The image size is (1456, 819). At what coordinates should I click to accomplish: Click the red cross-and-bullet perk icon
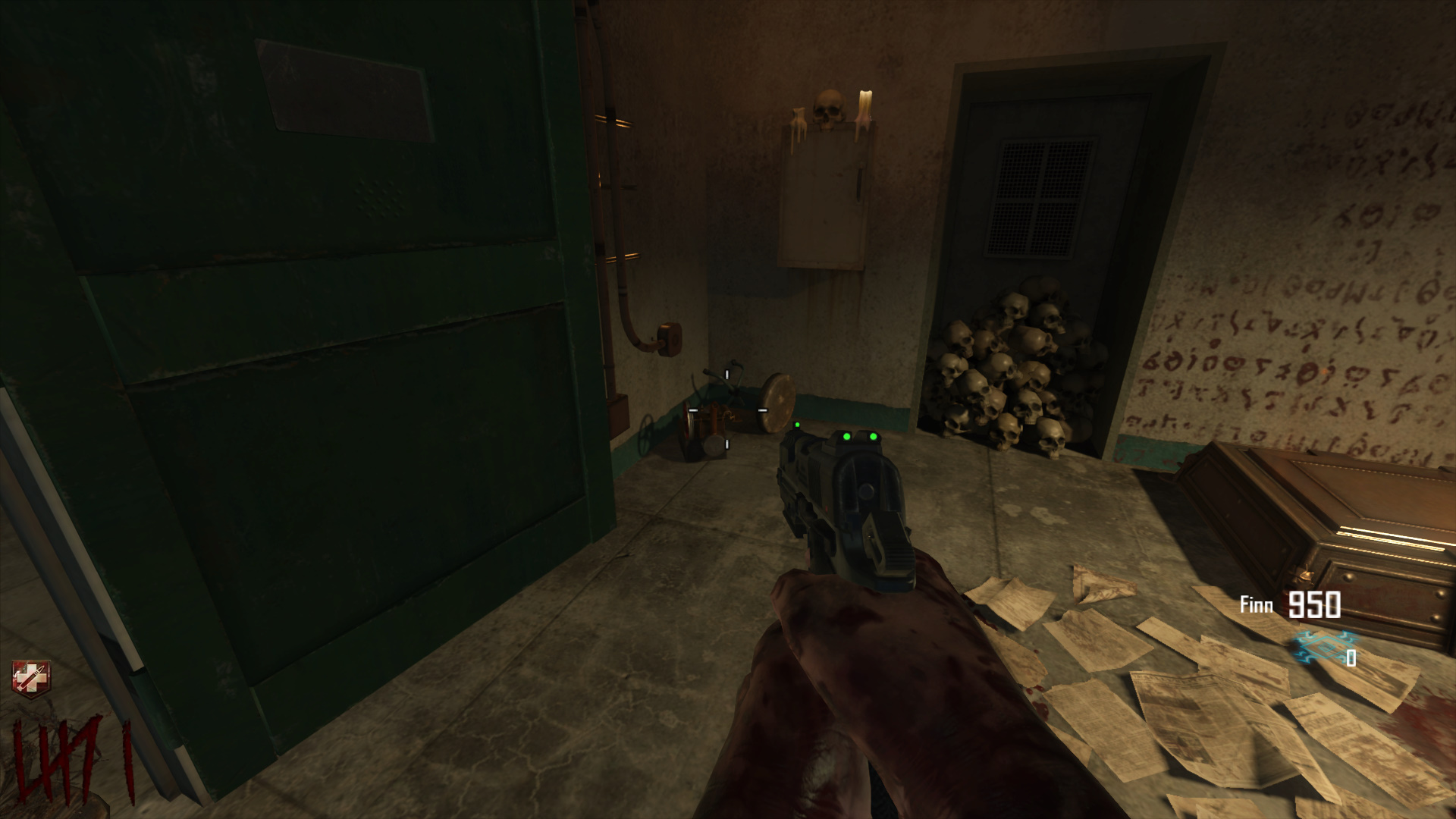coord(29,677)
